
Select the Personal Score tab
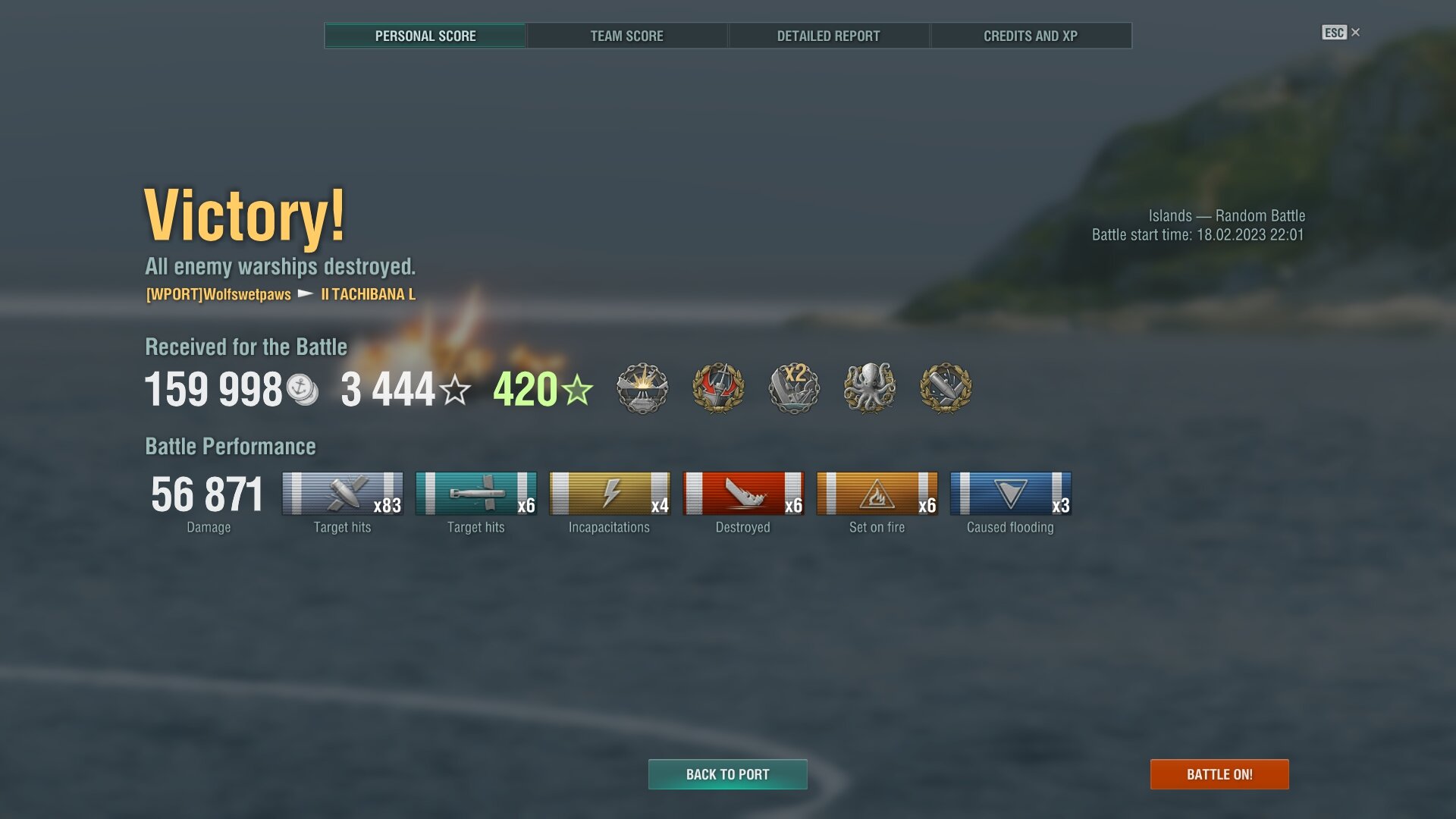pyautogui.click(x=425, y=36)
